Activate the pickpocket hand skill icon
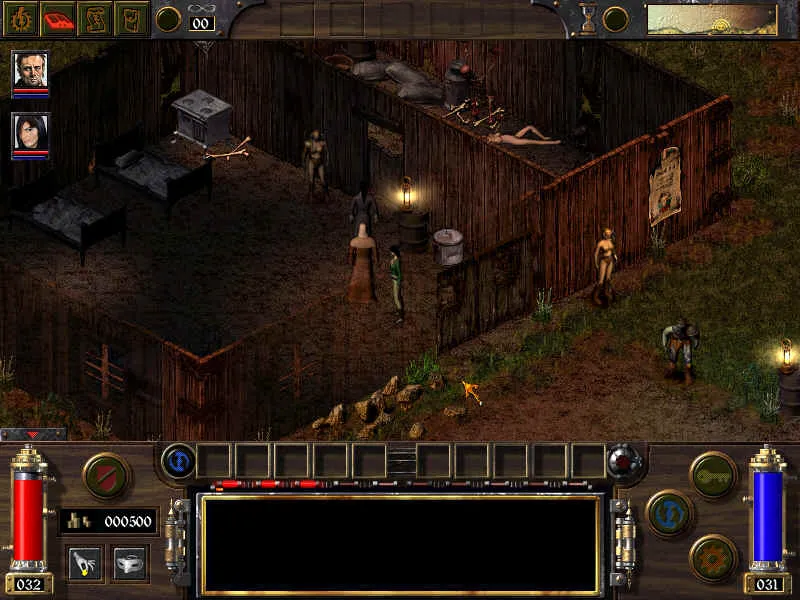The width and height of the screenshot is (800, 600). tap(85, 562)
